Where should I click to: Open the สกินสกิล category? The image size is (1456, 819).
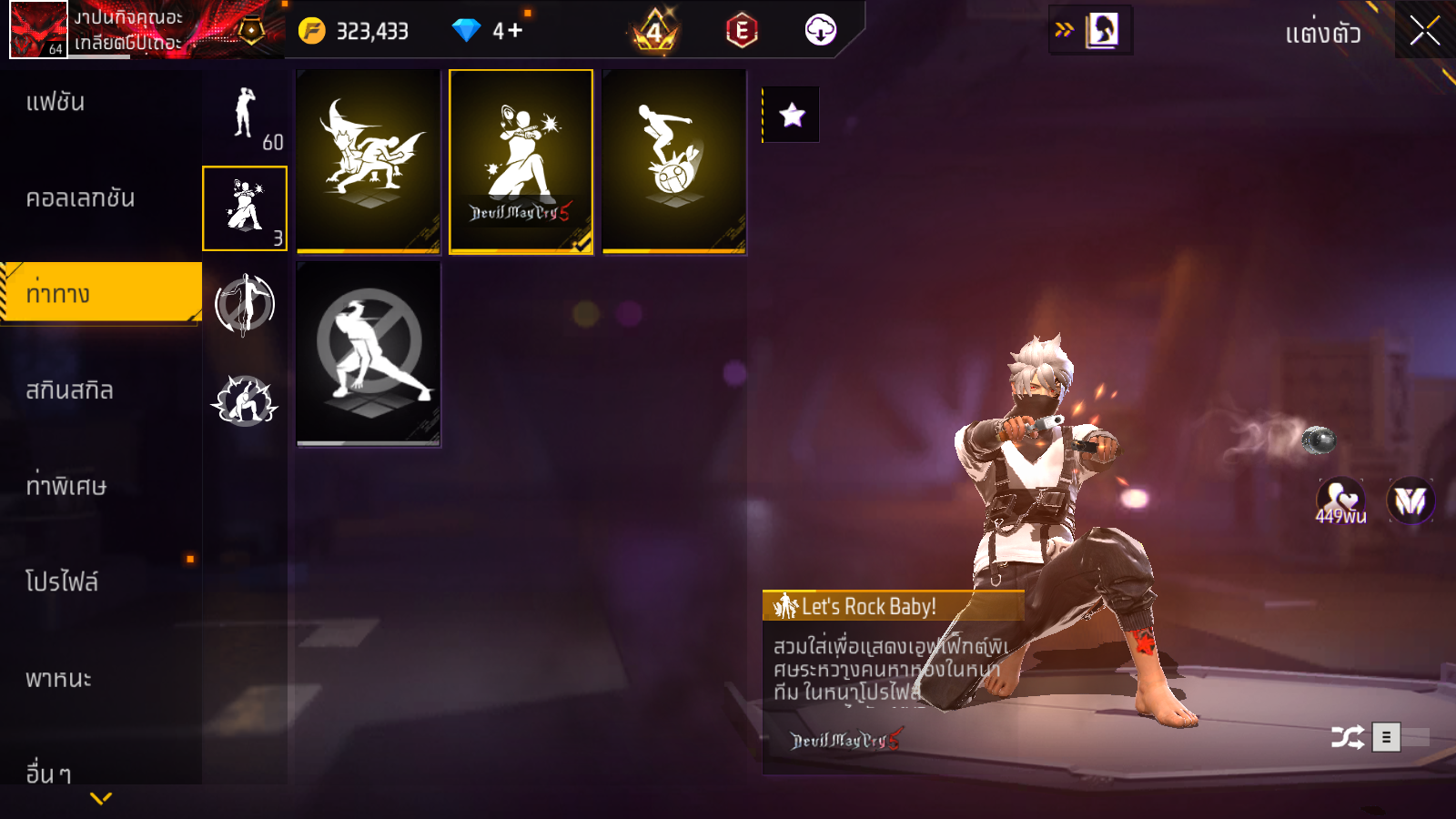pyautogui.click(x=70, y=390)
